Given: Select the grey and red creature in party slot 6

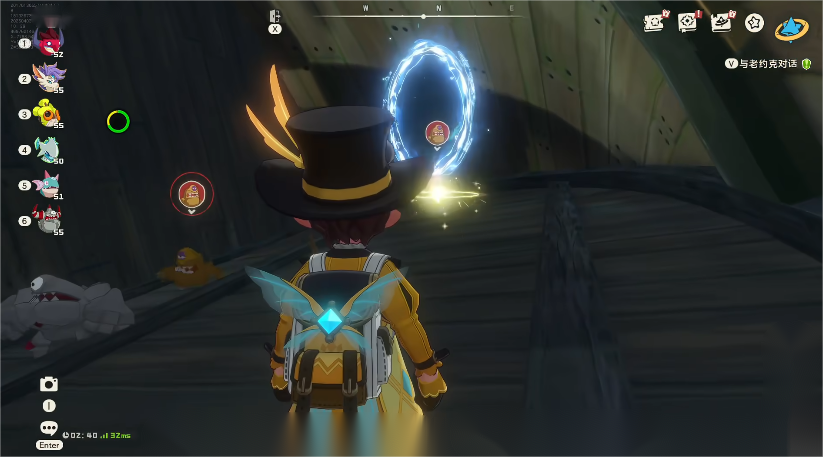Looking at the screenshot, I should point(47,219).
